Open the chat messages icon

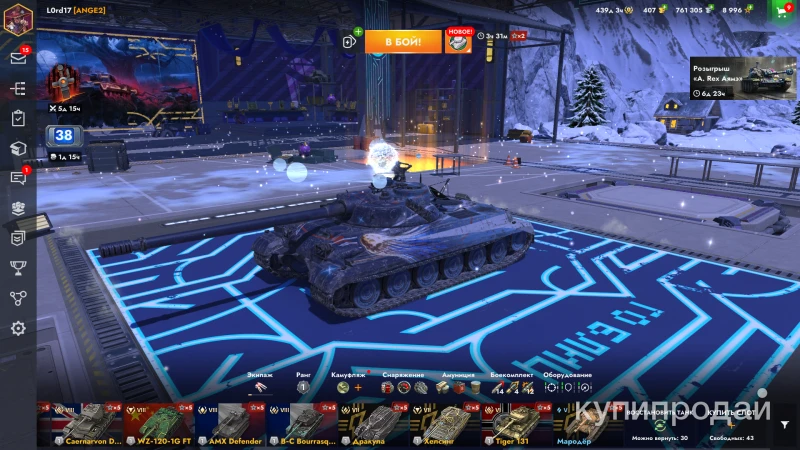click(17, 178)
